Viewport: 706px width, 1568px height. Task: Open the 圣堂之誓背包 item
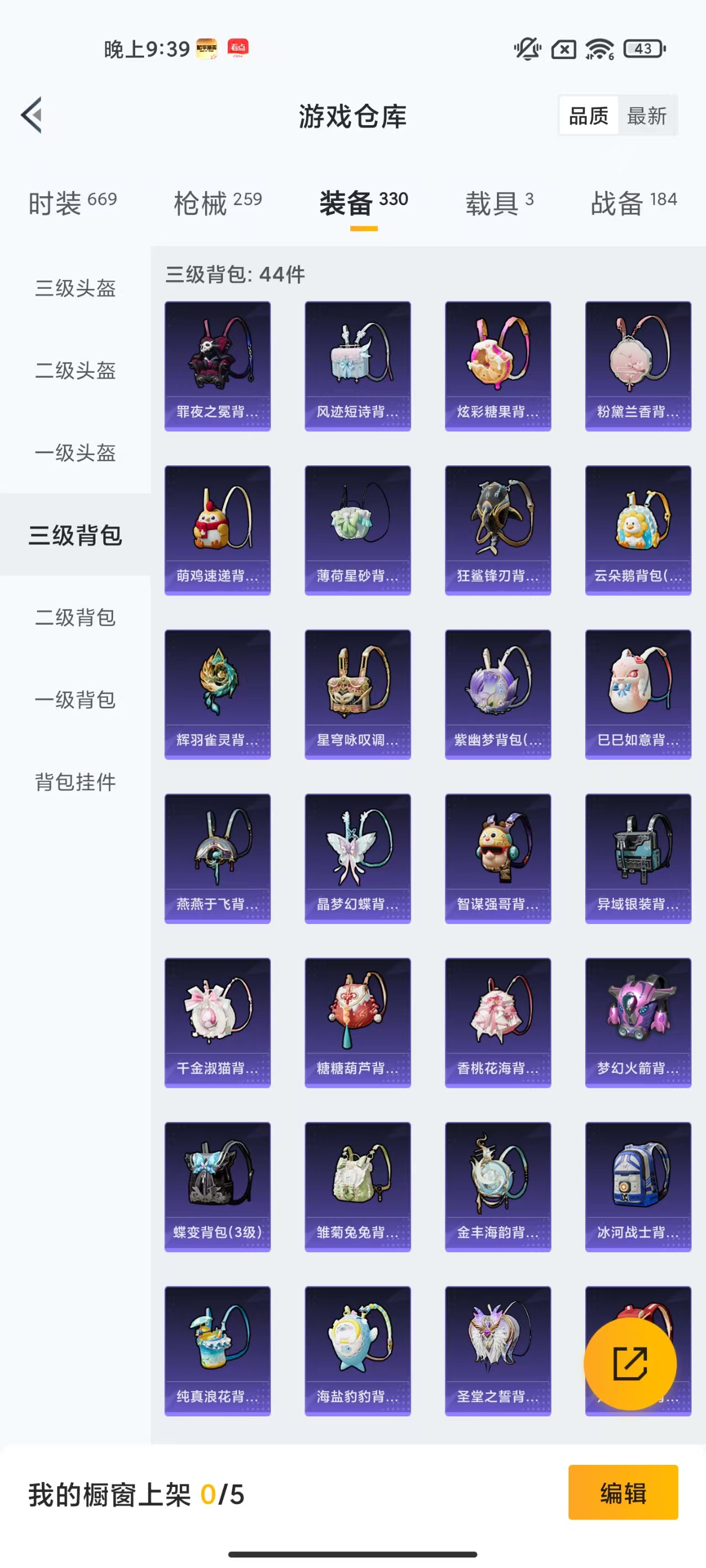point(498,1351)
